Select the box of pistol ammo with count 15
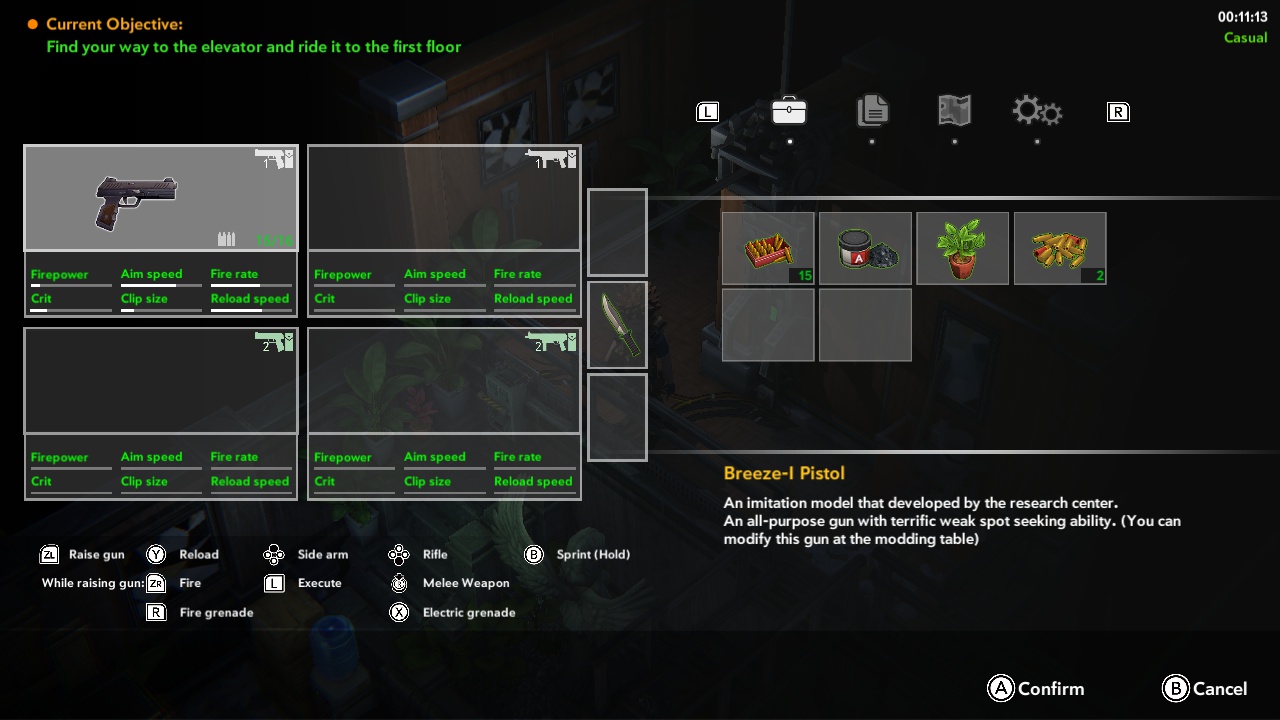Viewport: 1280px width, 720px height. pos(767,248)
